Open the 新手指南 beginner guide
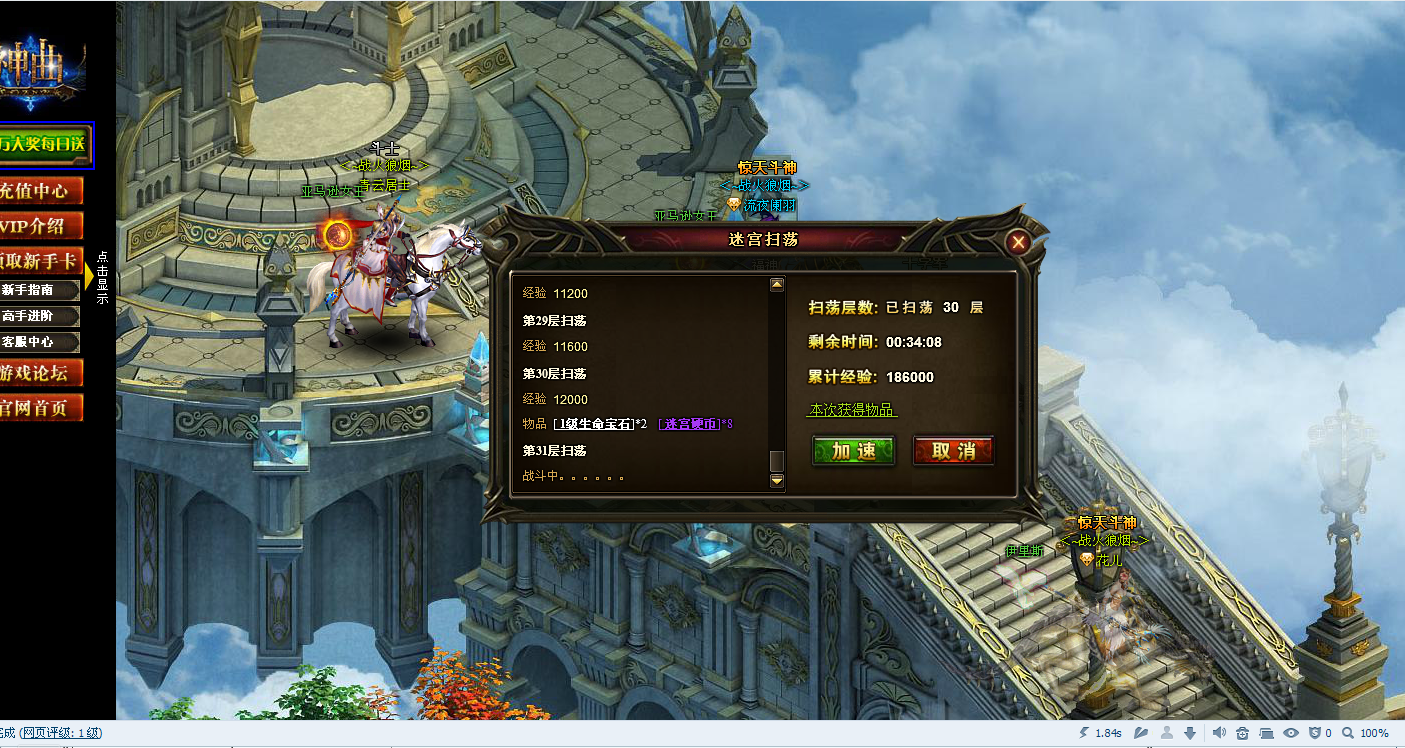 click(x=40, y=290)
